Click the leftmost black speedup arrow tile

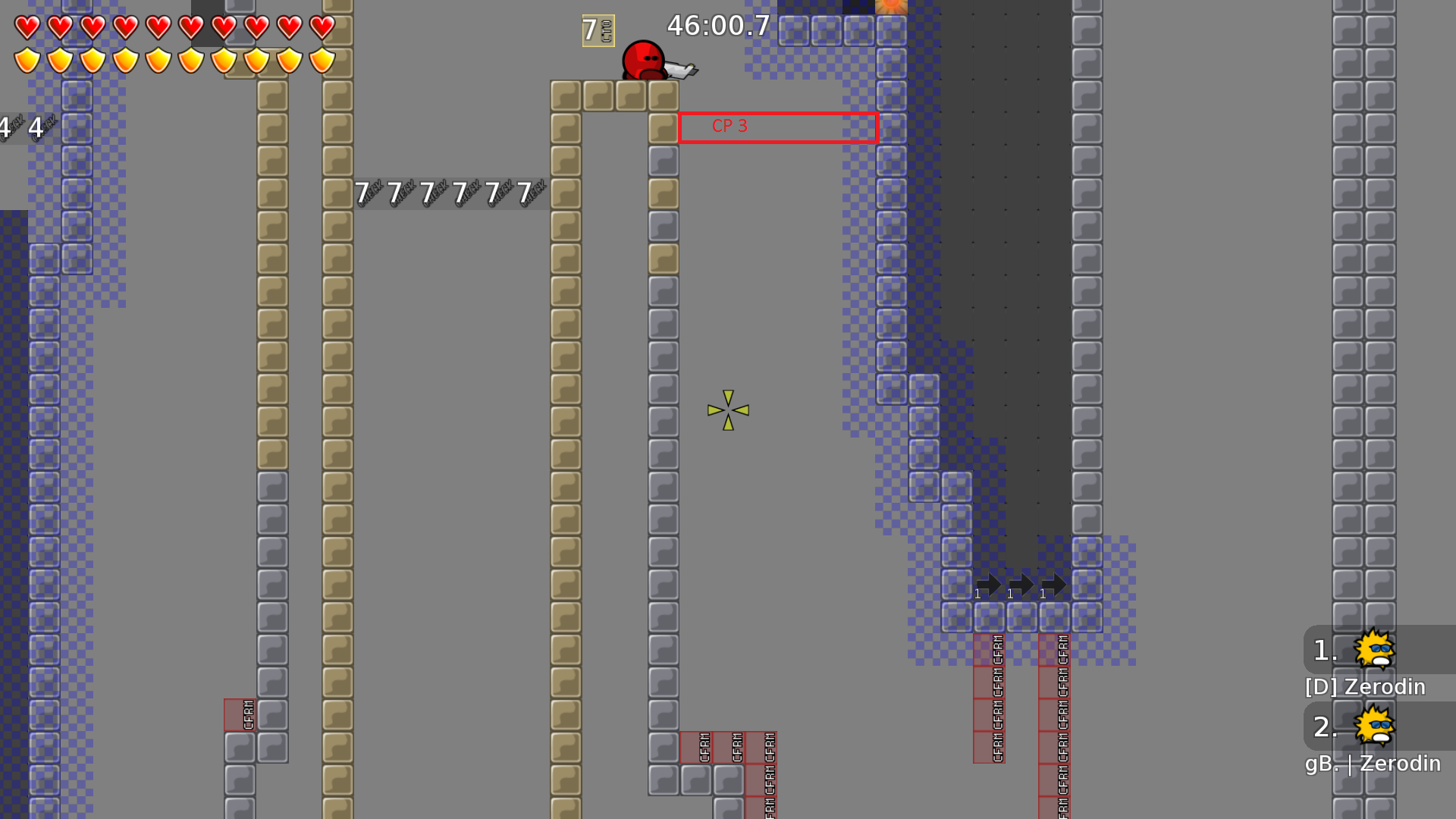coord(990,585)
